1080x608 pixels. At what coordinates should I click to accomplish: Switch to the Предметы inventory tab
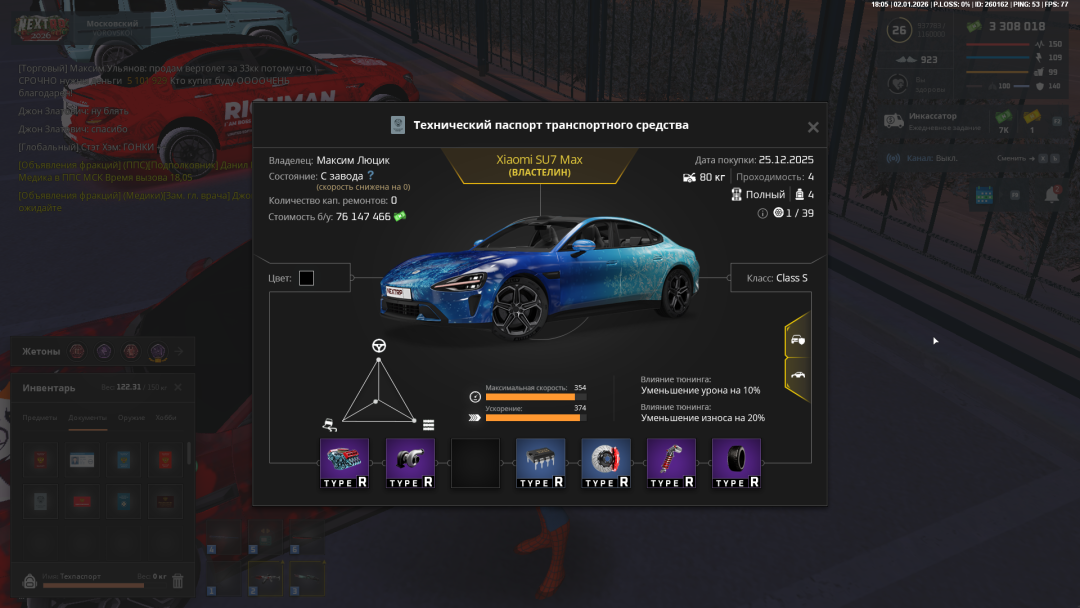point(41,418)
